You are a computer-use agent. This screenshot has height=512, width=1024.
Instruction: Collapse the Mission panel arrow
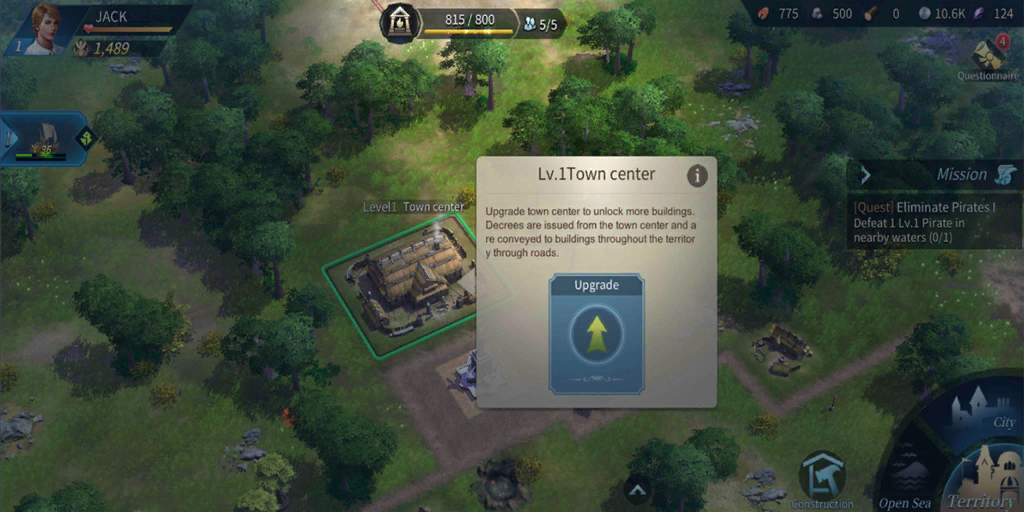click(866, 175)
